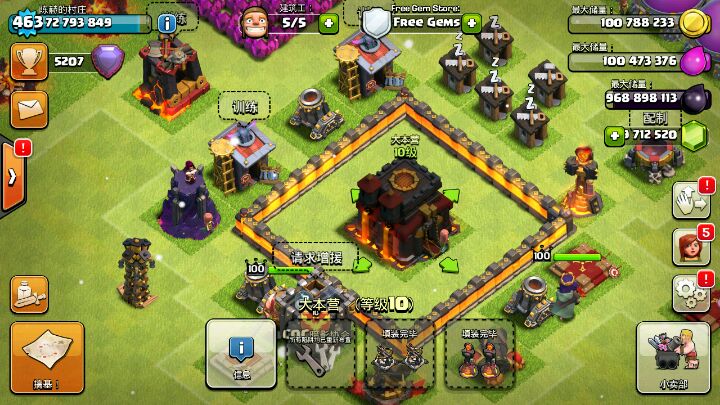Viewport: 720px width, 405px height.
Task: Open the red-haired character button
Action: pos(691,245)
